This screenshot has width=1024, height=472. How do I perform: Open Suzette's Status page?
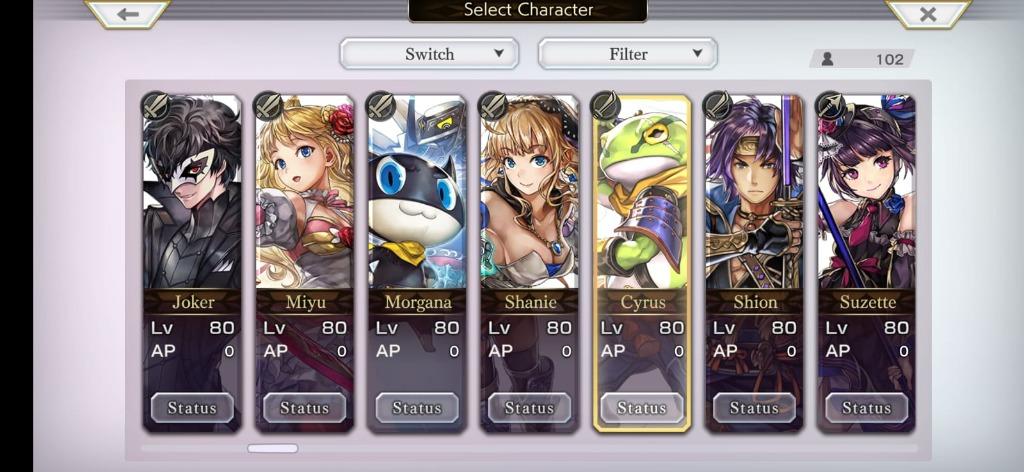866,408
